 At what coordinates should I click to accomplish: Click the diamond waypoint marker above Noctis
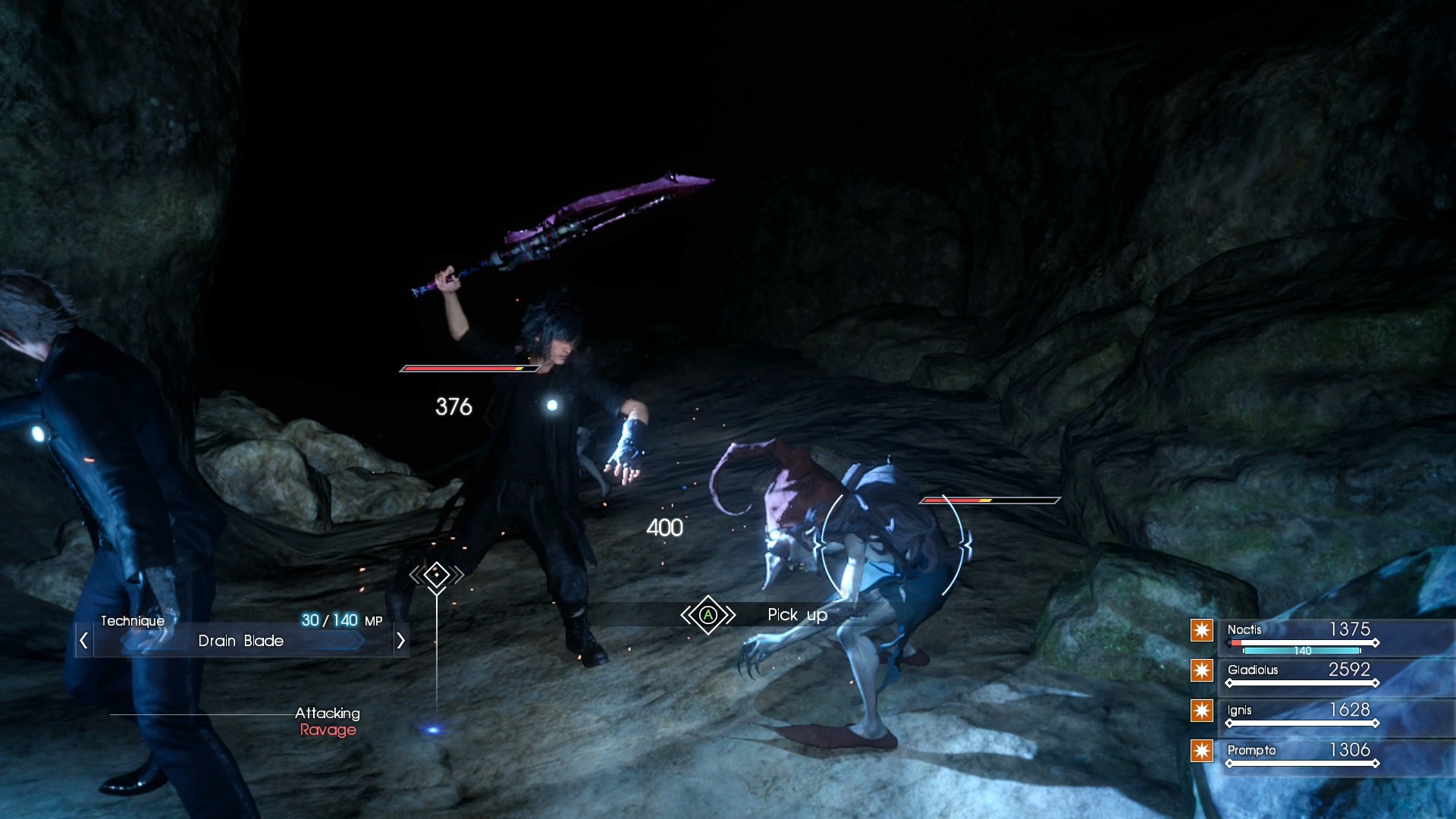tap(436, 575)
